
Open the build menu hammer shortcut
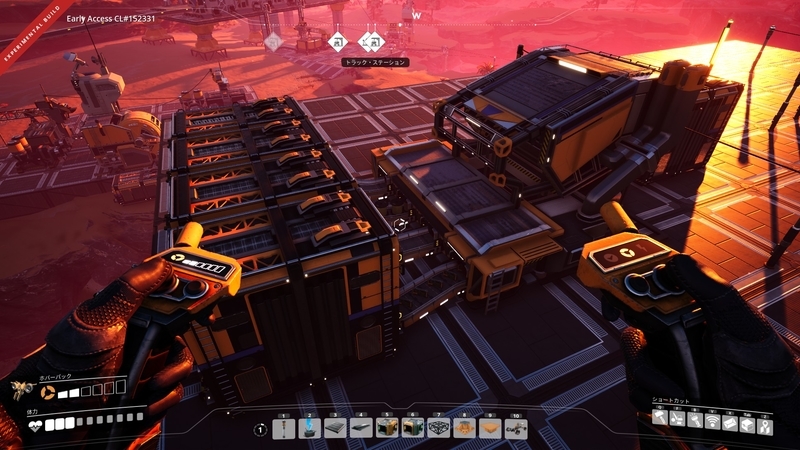click(x=661, y=419)
